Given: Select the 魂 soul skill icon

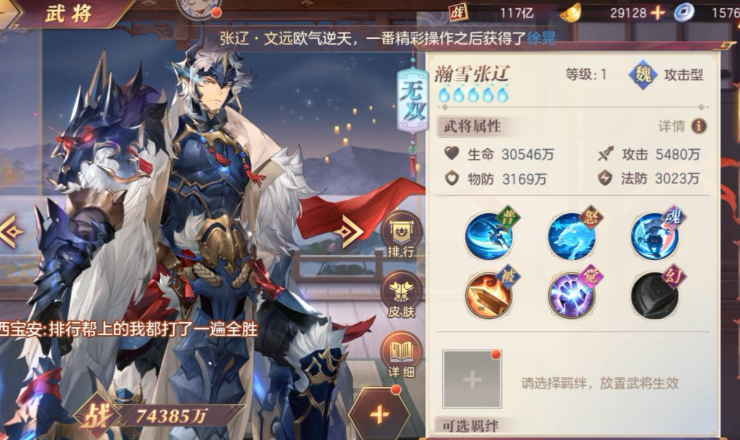Looking at the screenshot, I should coord(654,236).
